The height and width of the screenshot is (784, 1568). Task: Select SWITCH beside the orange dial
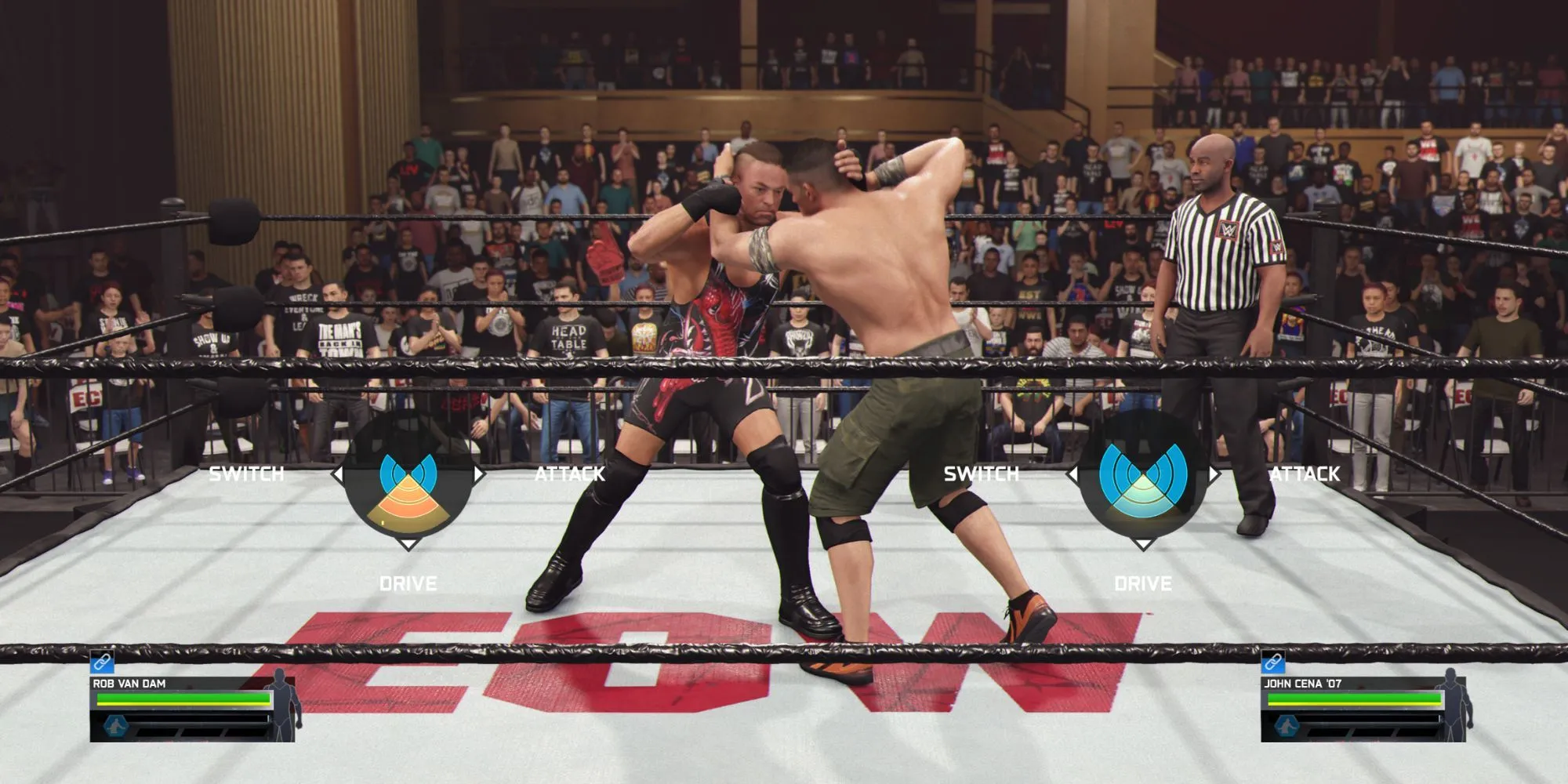point(246,474)
